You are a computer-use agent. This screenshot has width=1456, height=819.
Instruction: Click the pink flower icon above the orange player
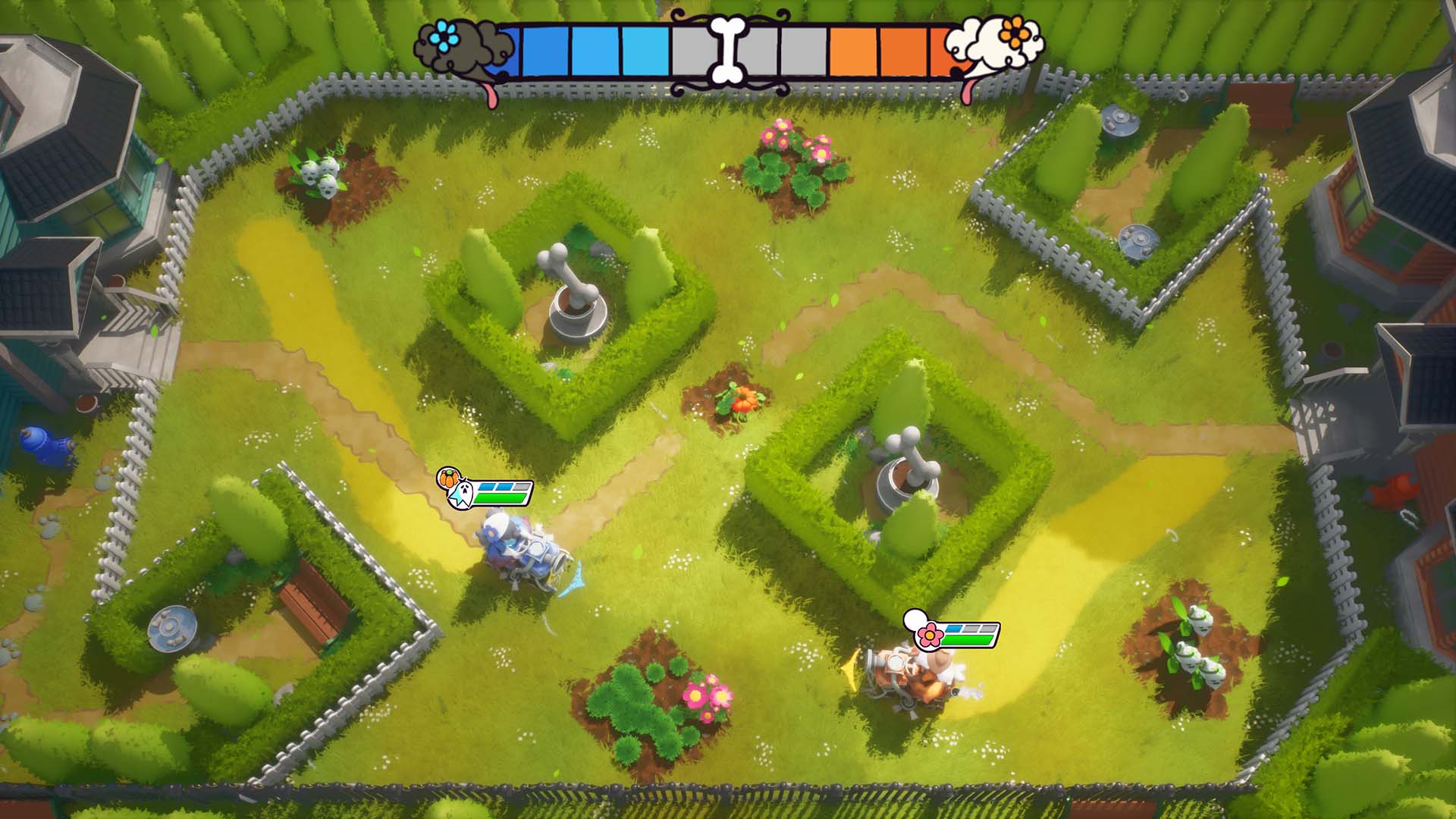tap(928, 634)
